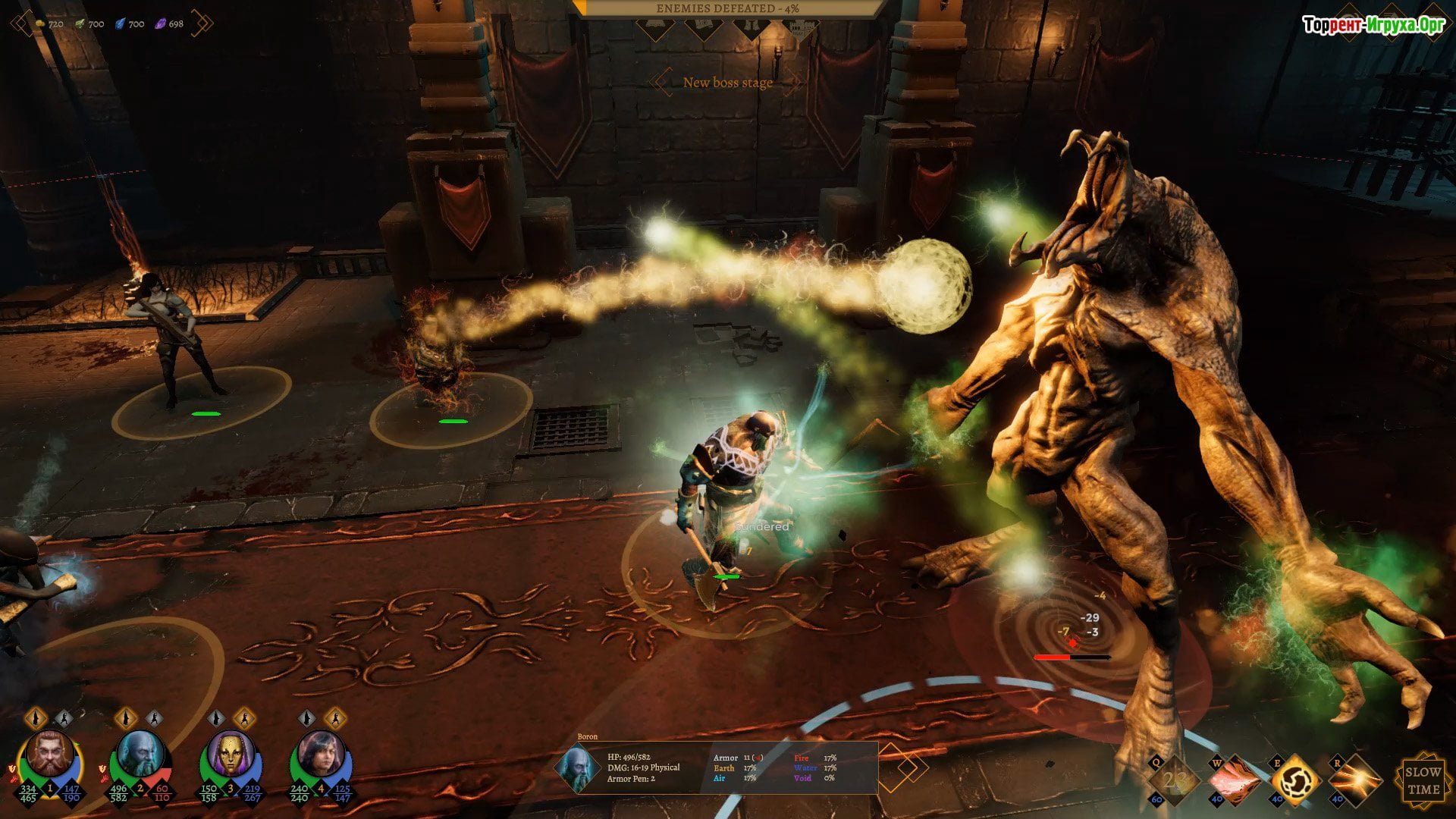Set red-bearded dwarf to cloaked stance
This screenshot has width=1456, height=819.
click(x=36, y=717)
